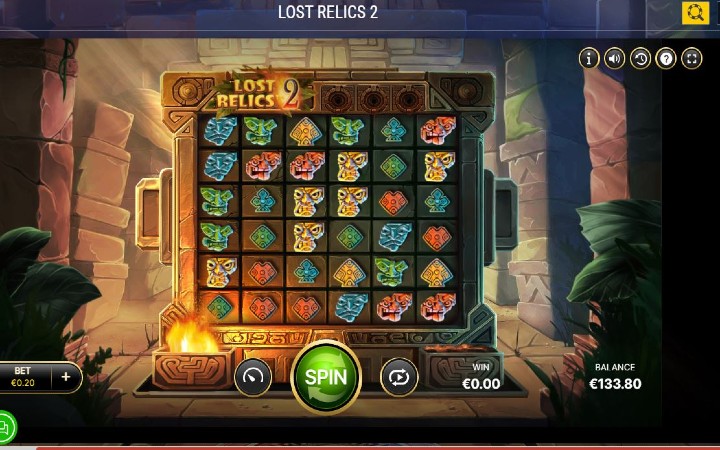Spin the reels with the green SPIN button
The width and height of the screenshot is (720, 450).
tap(326, 377)
